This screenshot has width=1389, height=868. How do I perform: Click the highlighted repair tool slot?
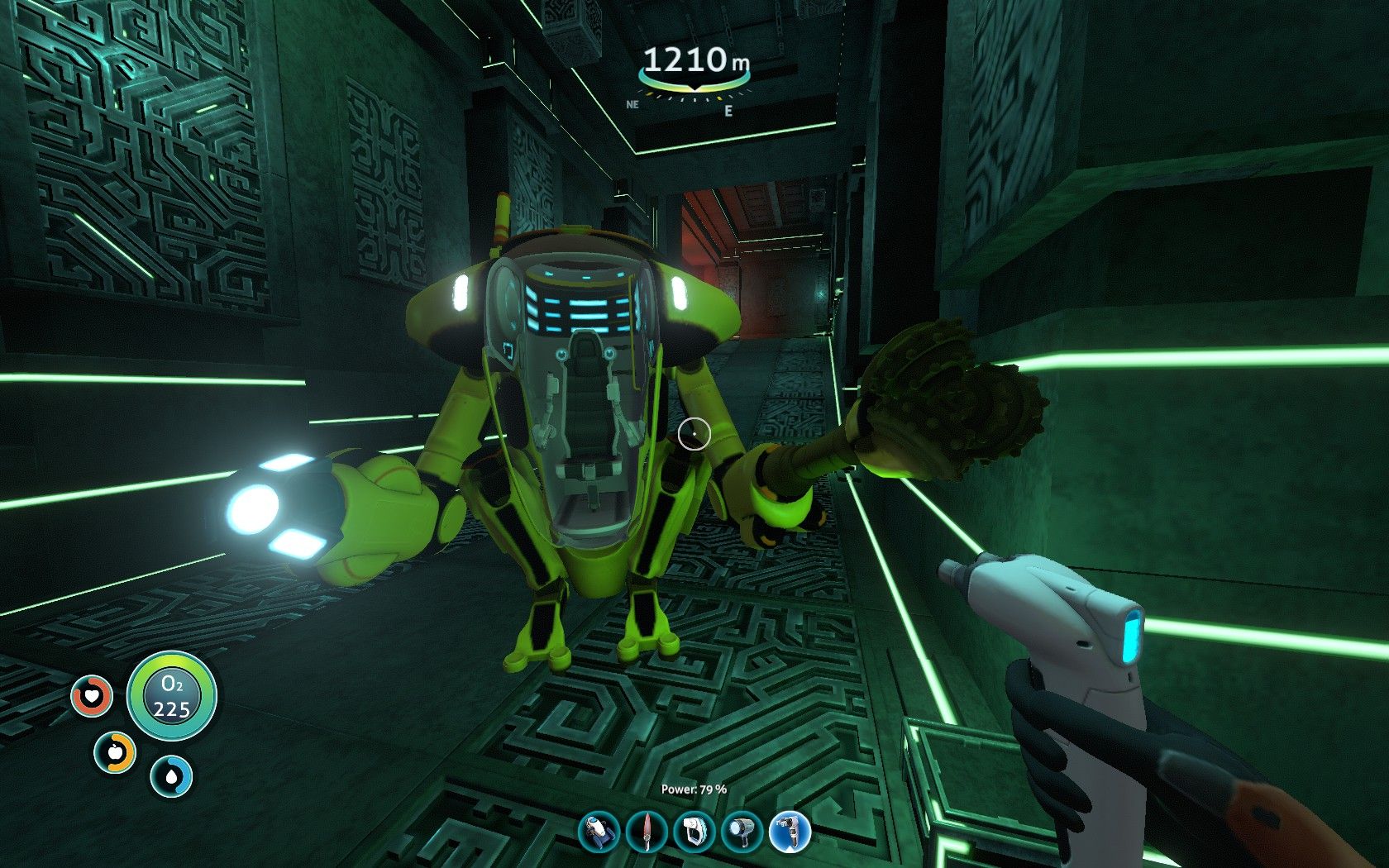(x=790, y=832)
